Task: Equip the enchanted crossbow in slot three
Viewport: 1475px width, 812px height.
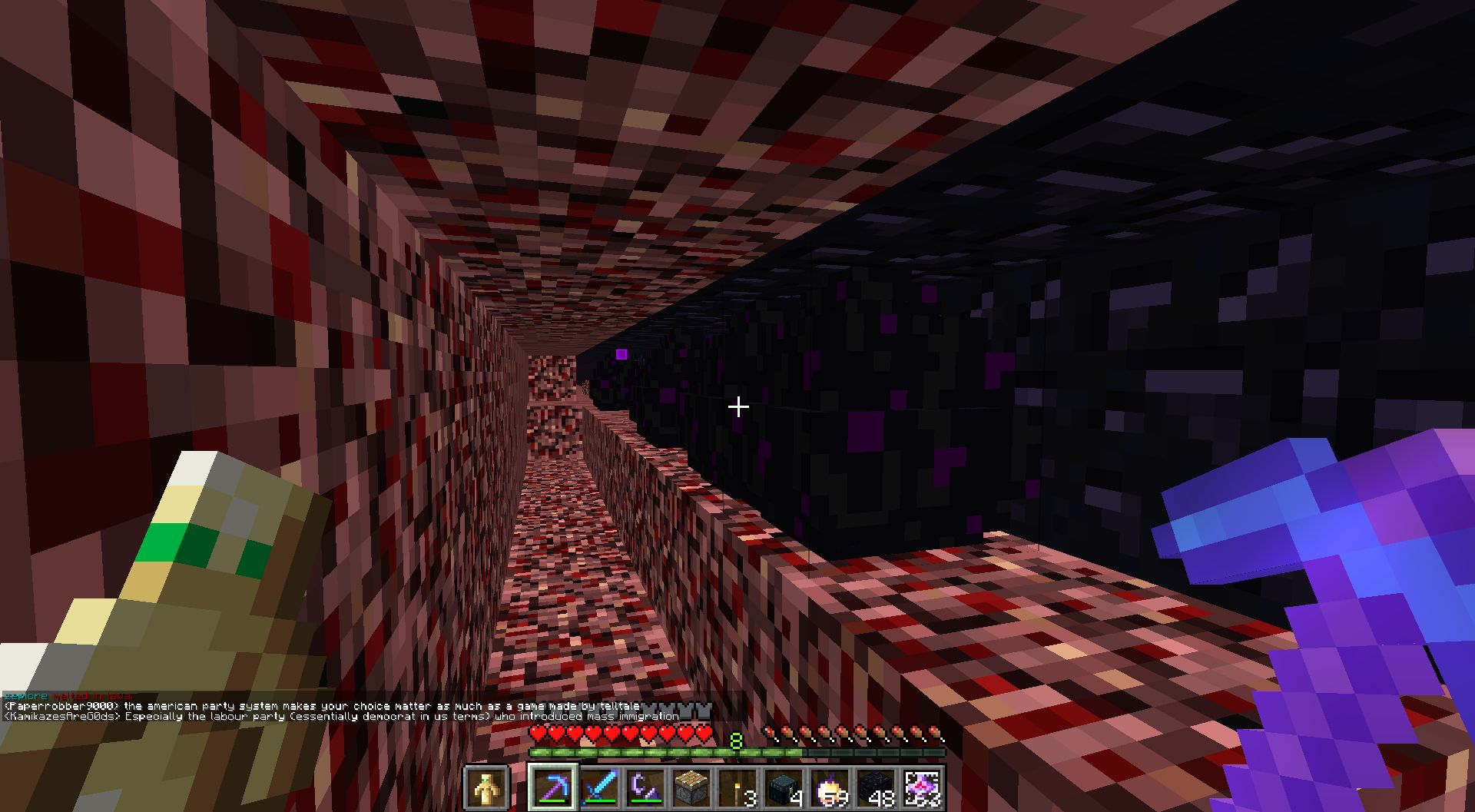Action: tap(645, 785)
